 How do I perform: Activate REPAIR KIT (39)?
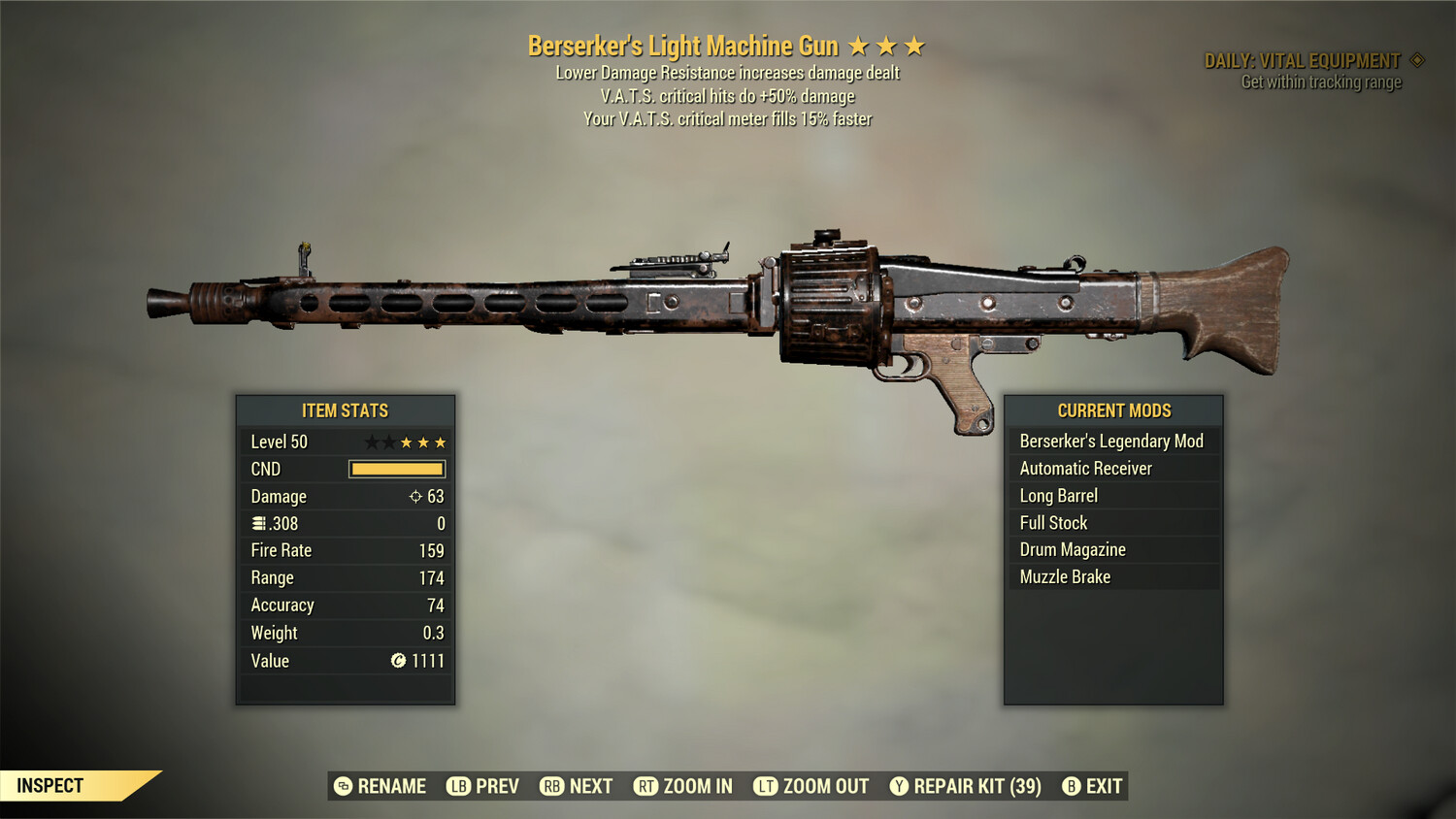click(967, 786)
